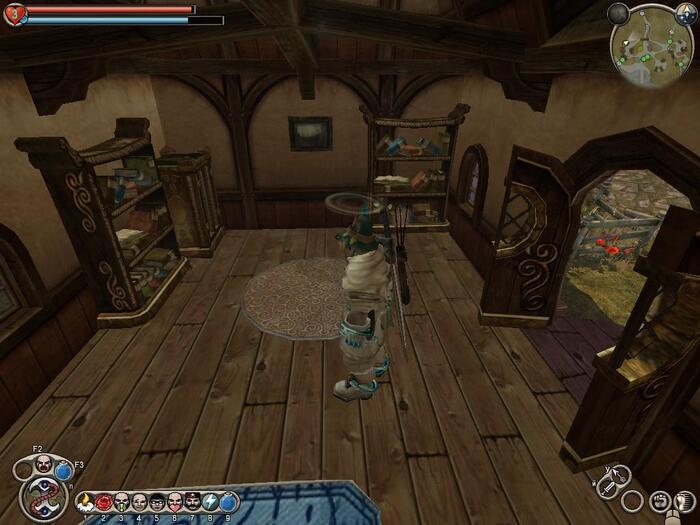Select the candle flame expression in slot 1

[x=86, y=501]
